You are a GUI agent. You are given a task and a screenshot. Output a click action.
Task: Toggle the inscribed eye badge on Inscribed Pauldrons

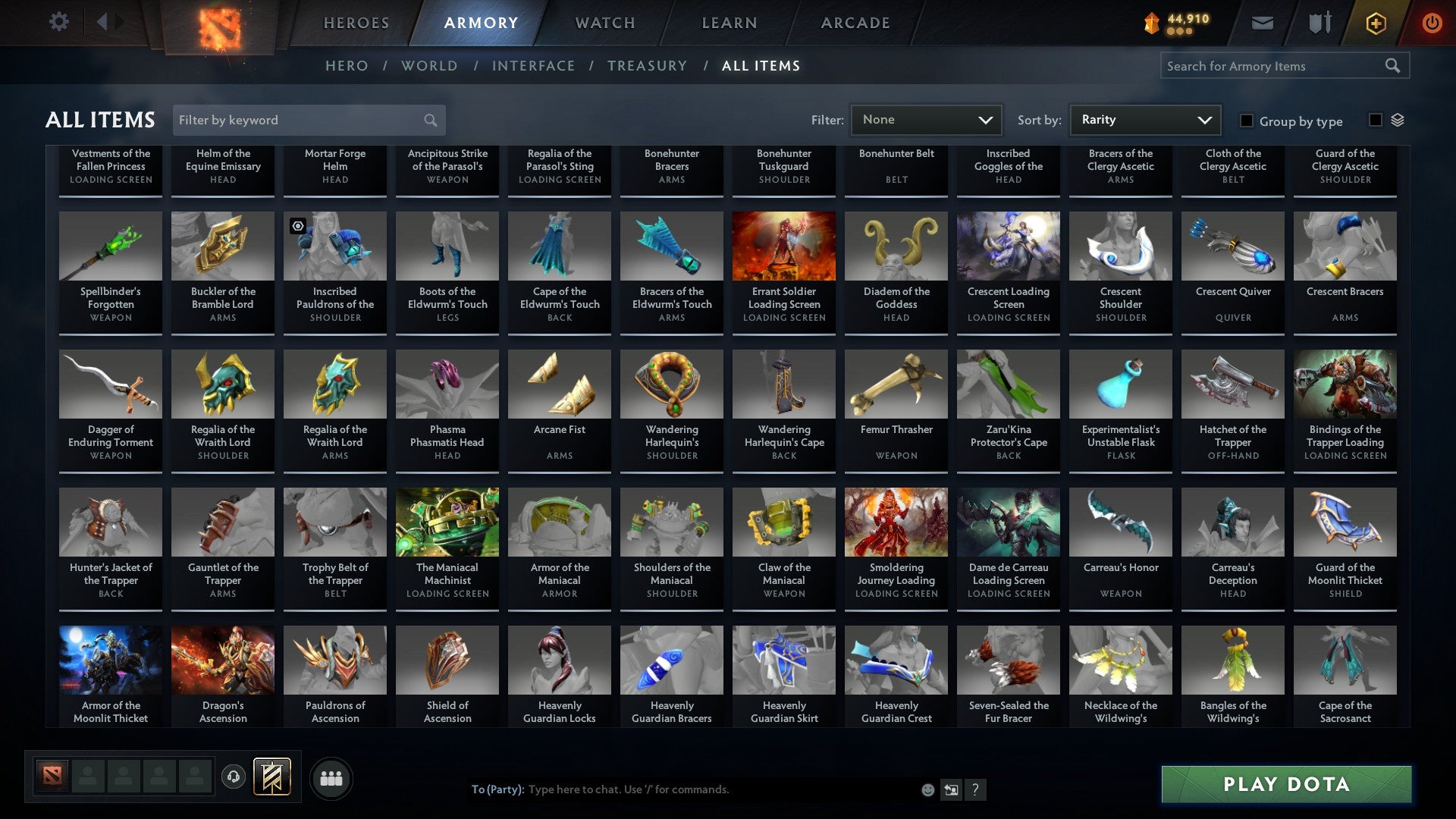point(297,224)
